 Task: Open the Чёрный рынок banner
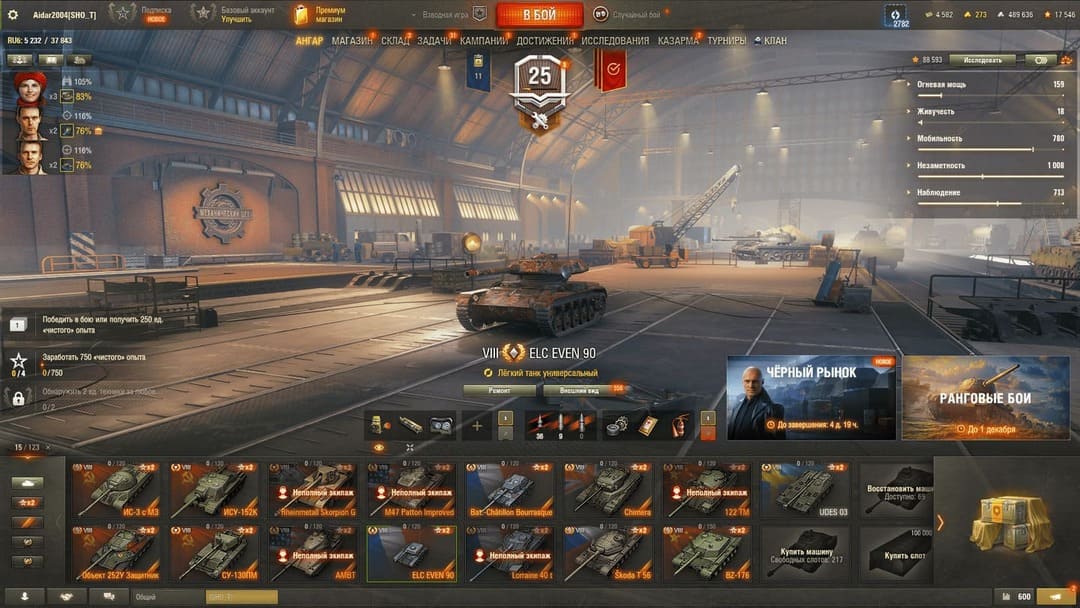click(x=811, y=397)
